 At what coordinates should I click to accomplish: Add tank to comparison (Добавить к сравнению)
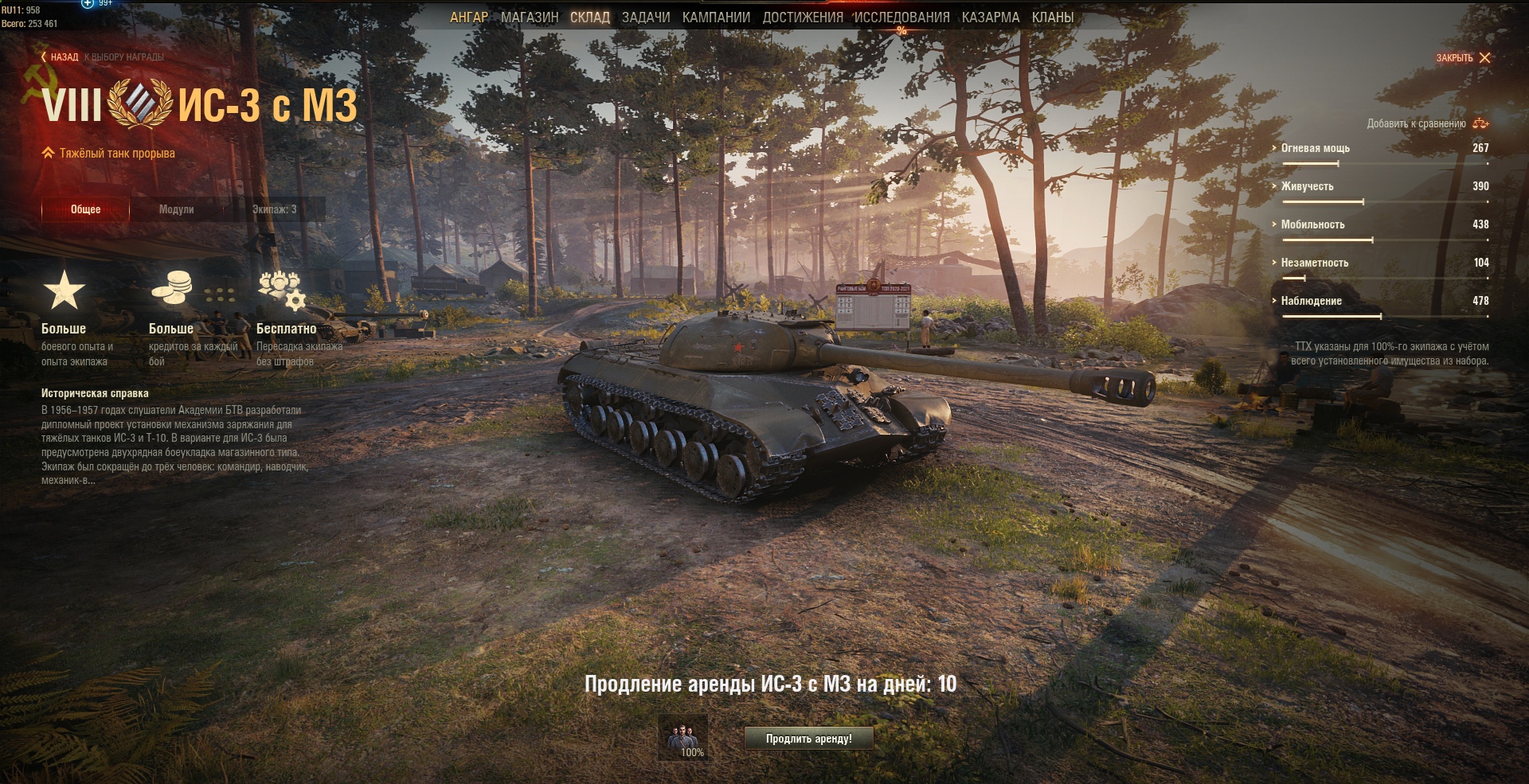point(1427,123)
